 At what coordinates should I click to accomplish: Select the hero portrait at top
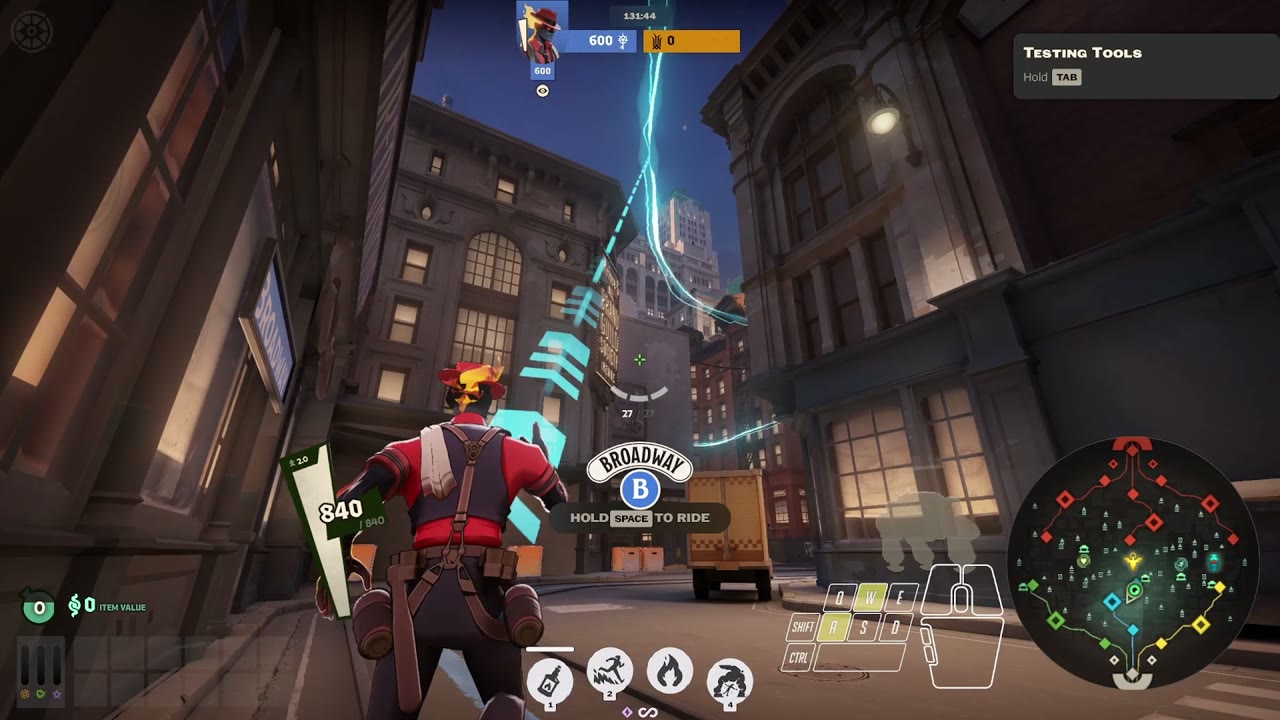542,33
